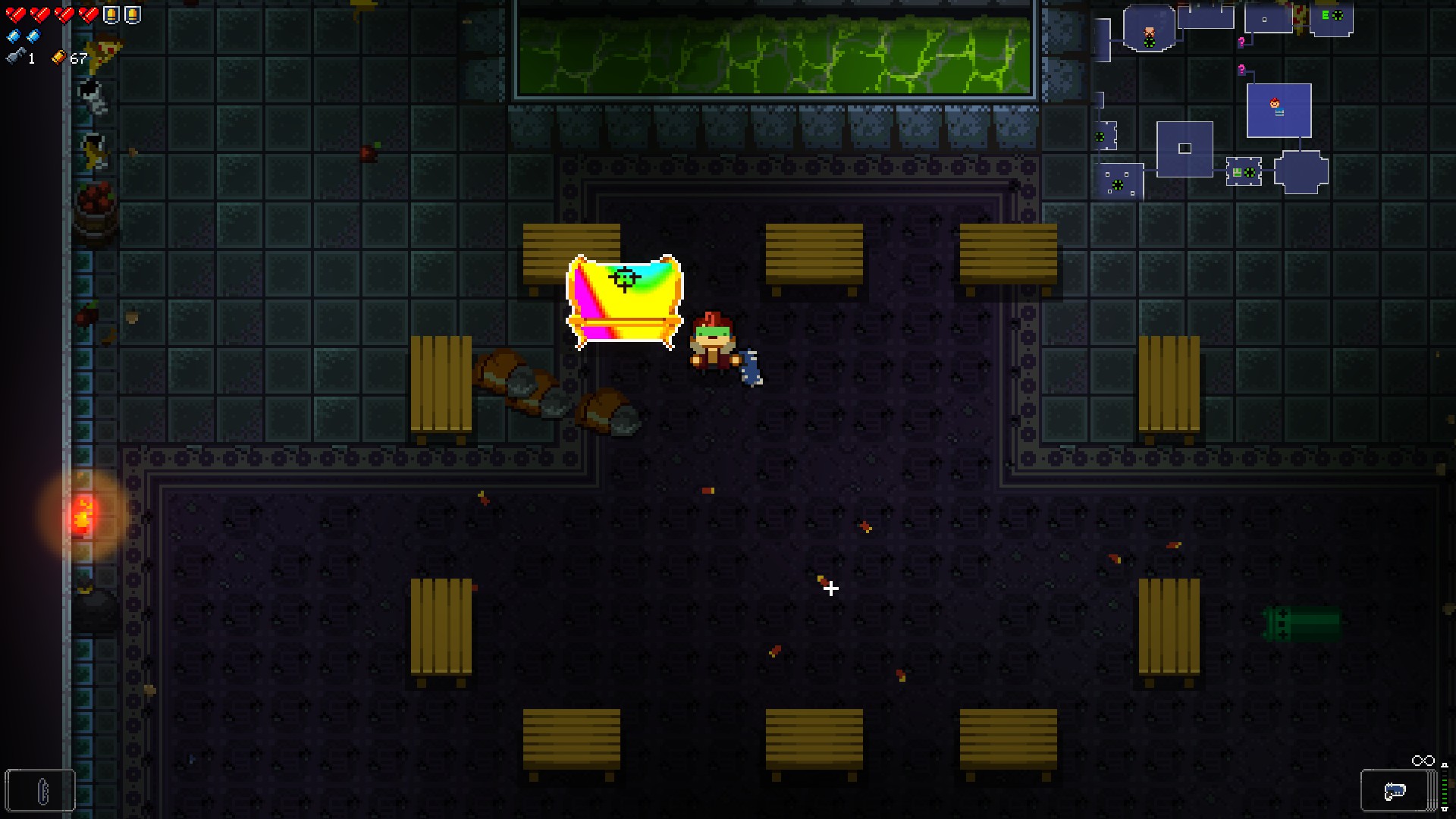
Task: Click the second blue blank icon
Action: 33,36
